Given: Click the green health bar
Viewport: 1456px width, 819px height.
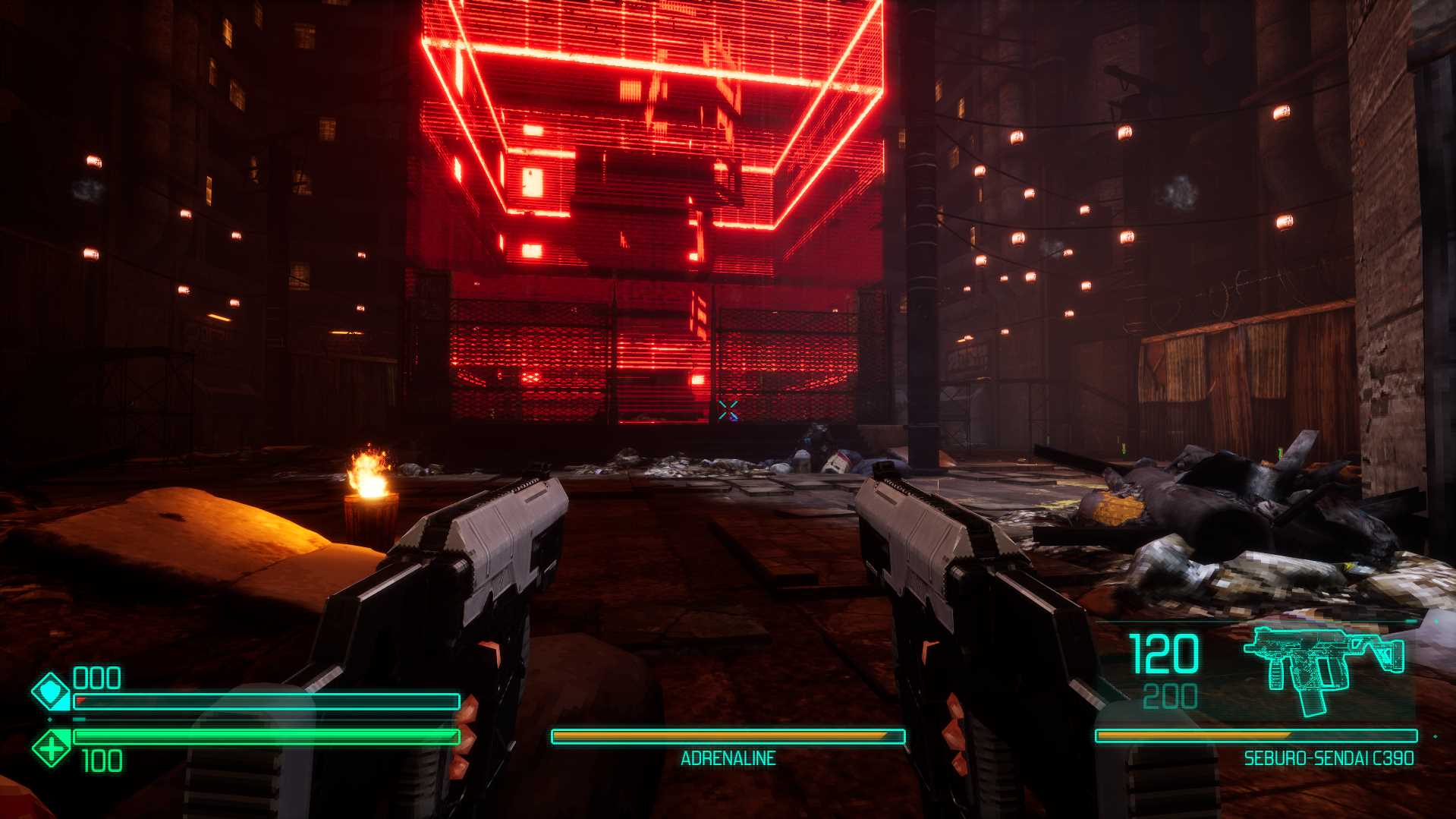Looking at the screenshot, I should [266, 735].
